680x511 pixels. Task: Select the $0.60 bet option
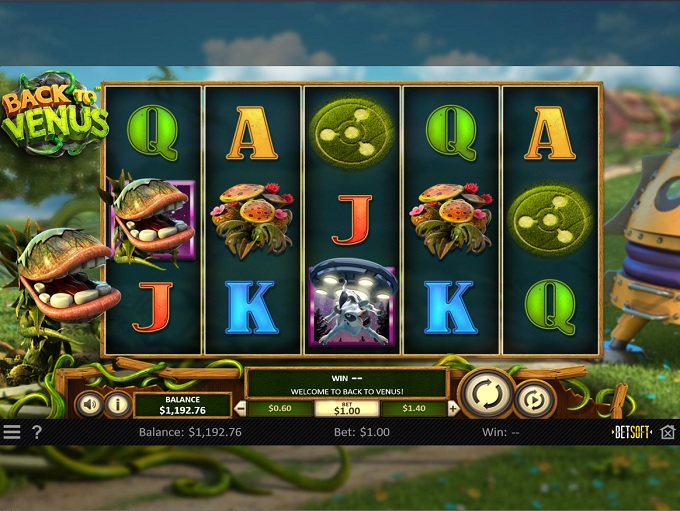(281, 408)
